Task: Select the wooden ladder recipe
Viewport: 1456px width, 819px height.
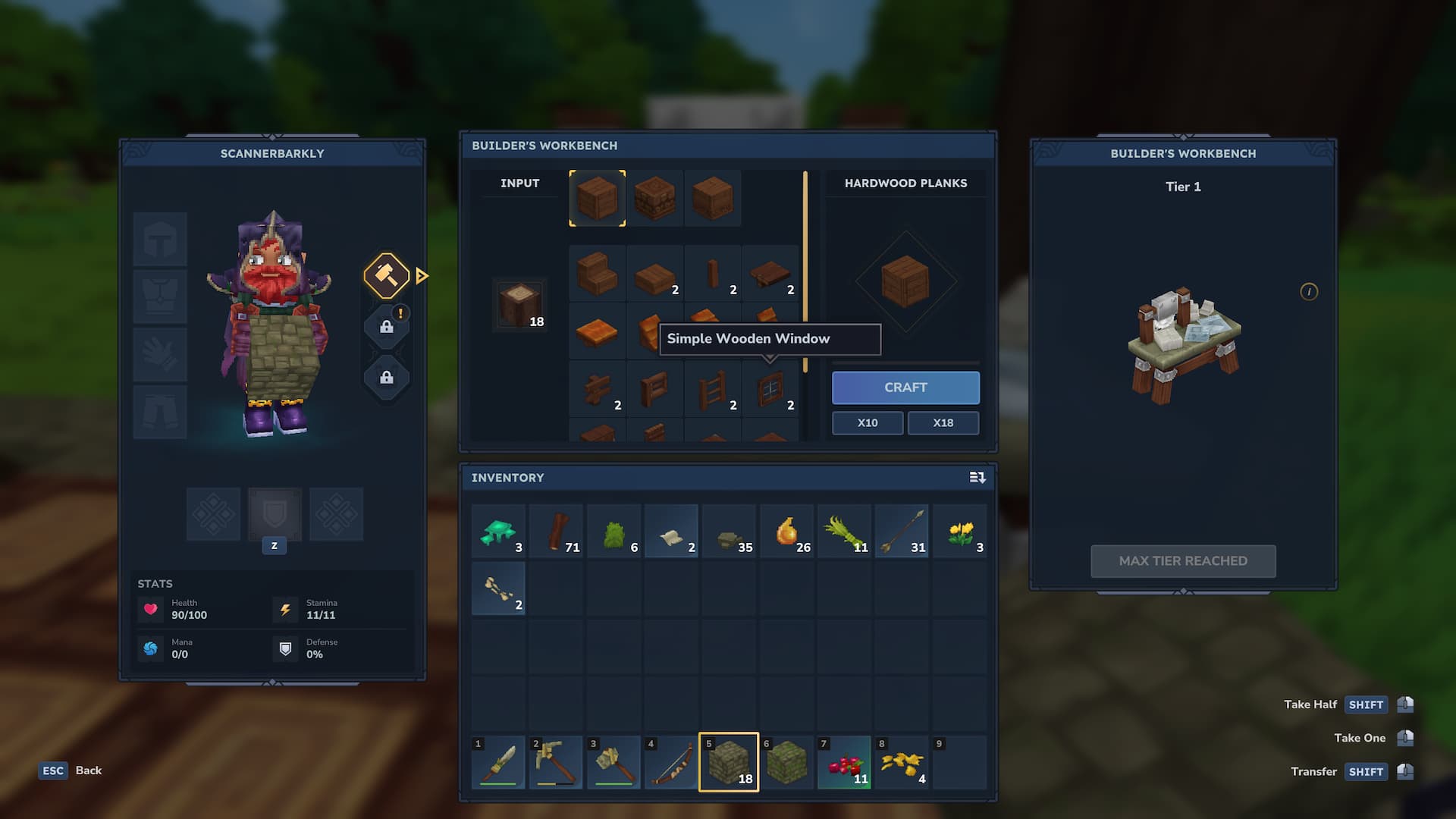Action: 713,390
